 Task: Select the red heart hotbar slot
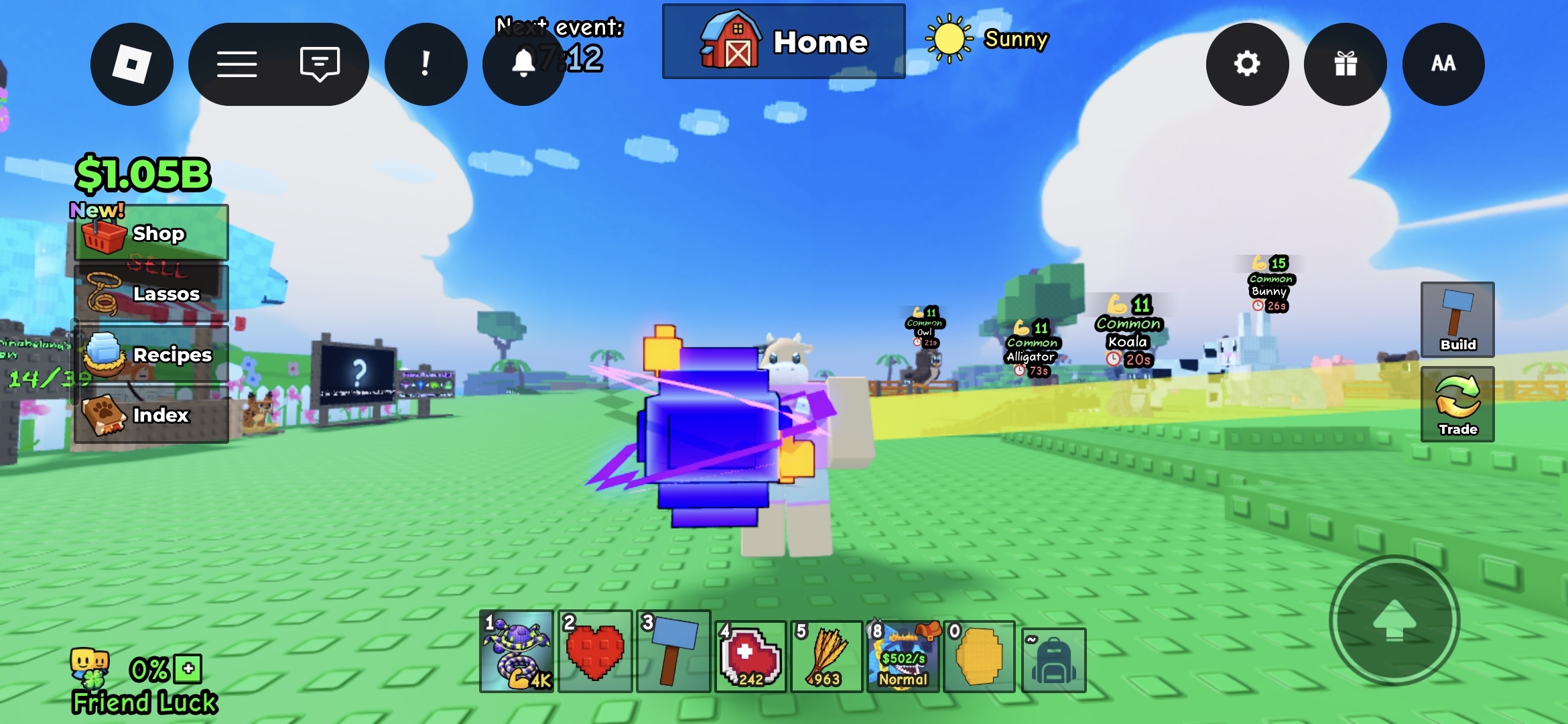click(595, 652)
